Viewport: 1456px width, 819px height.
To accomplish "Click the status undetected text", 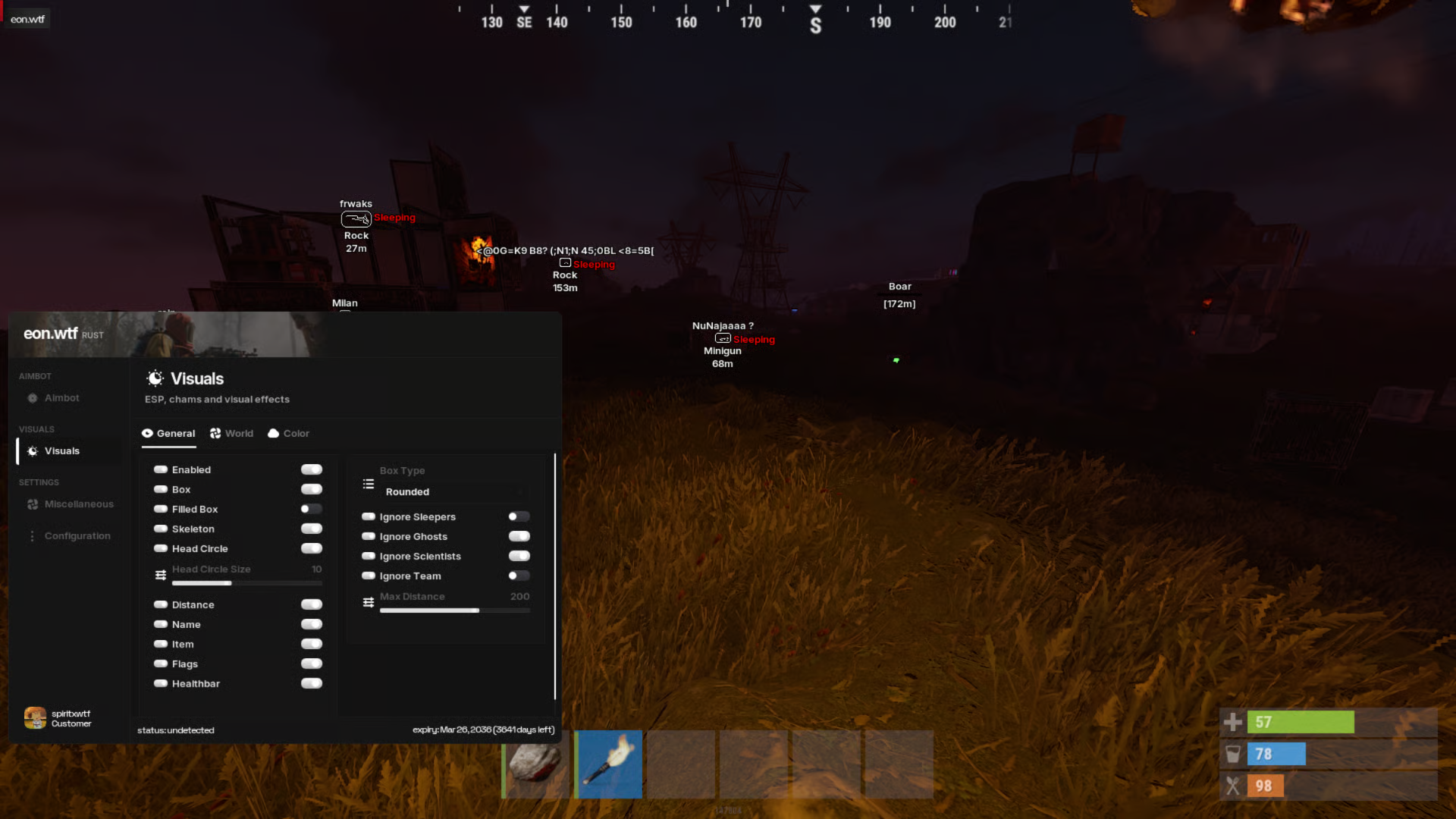I will click(x=177, y=730).
